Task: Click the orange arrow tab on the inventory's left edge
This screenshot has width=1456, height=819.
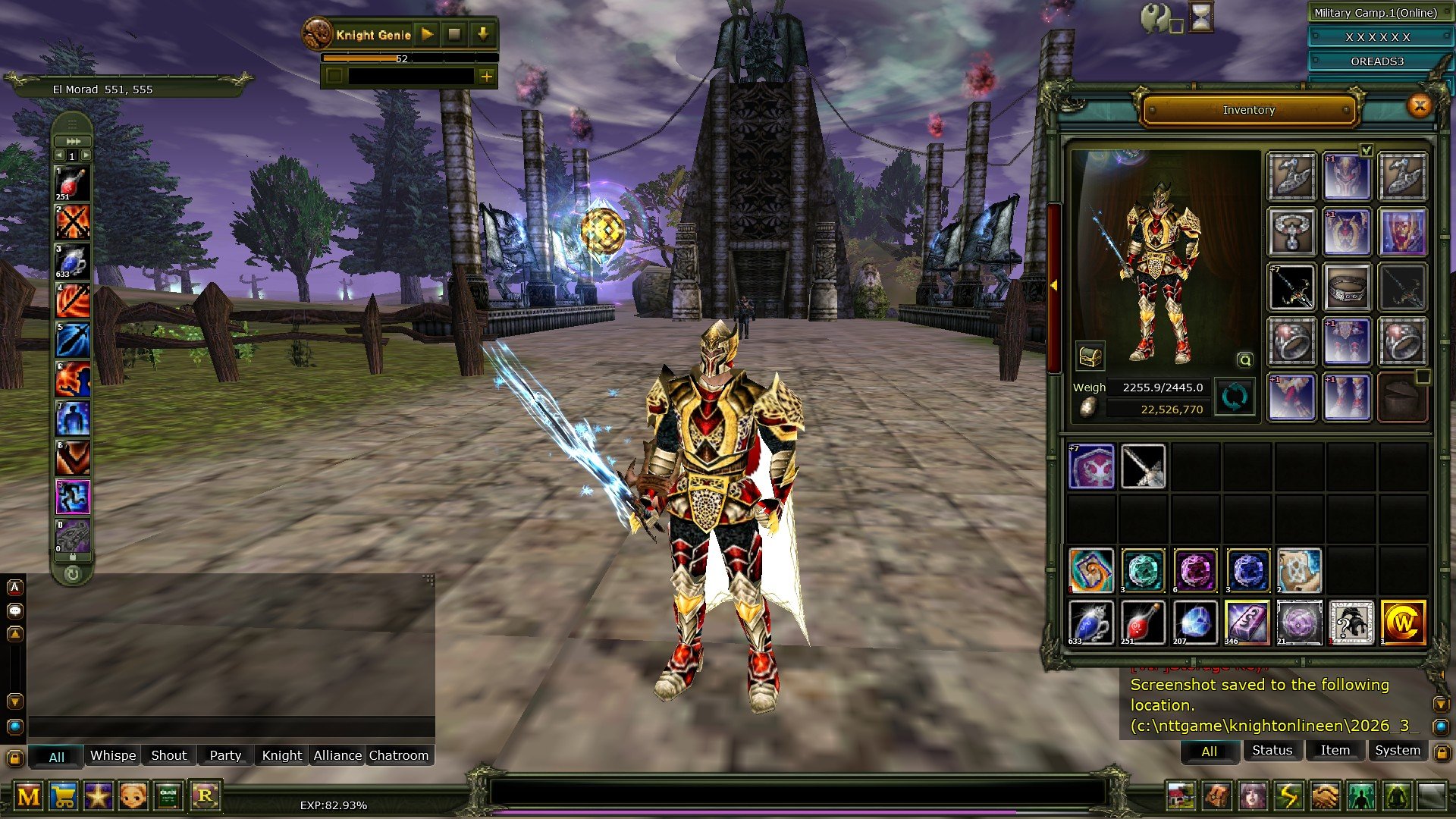Action: [1056, 282]
